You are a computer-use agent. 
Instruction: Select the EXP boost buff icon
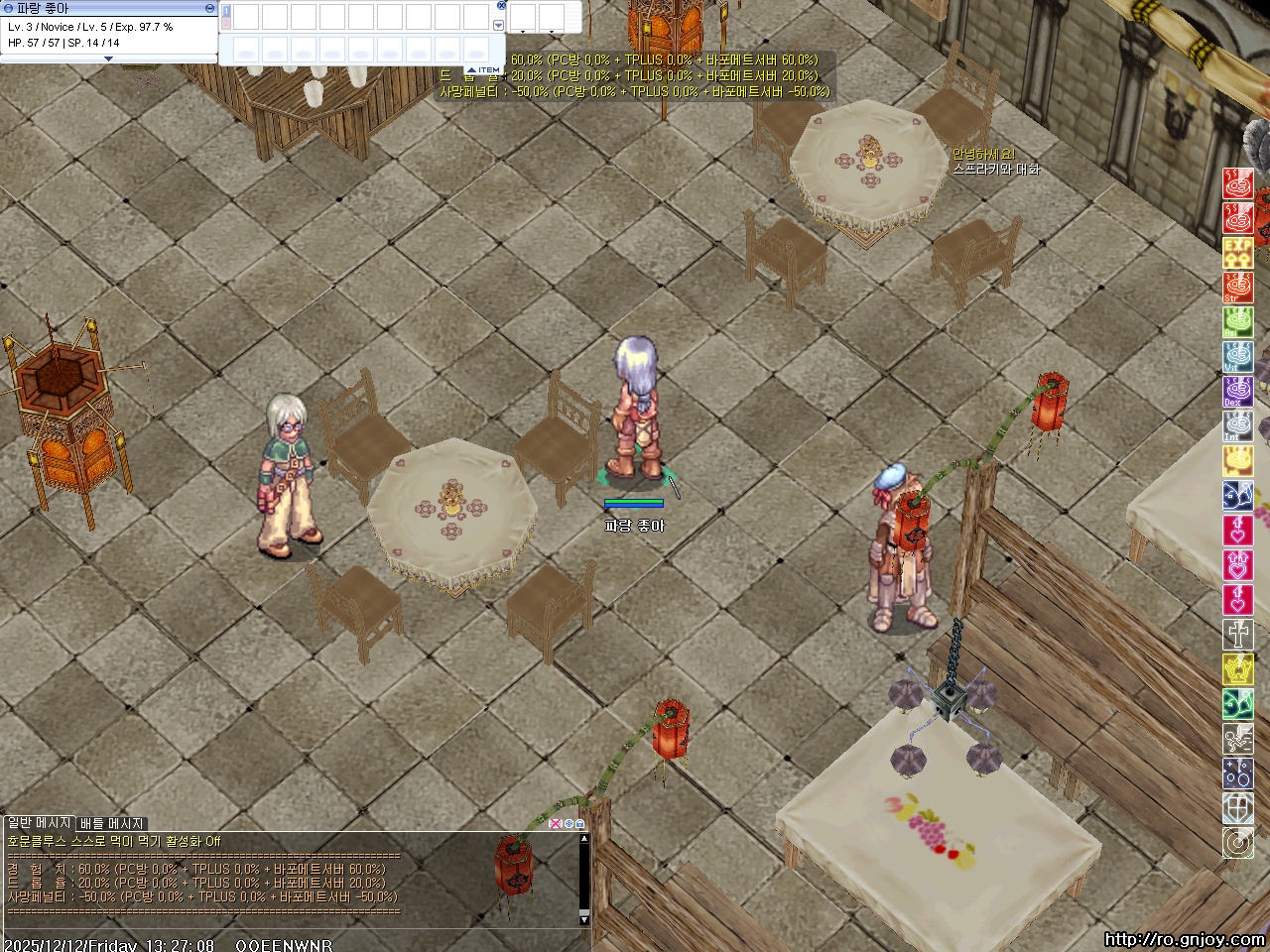(x=1237, y=252)
